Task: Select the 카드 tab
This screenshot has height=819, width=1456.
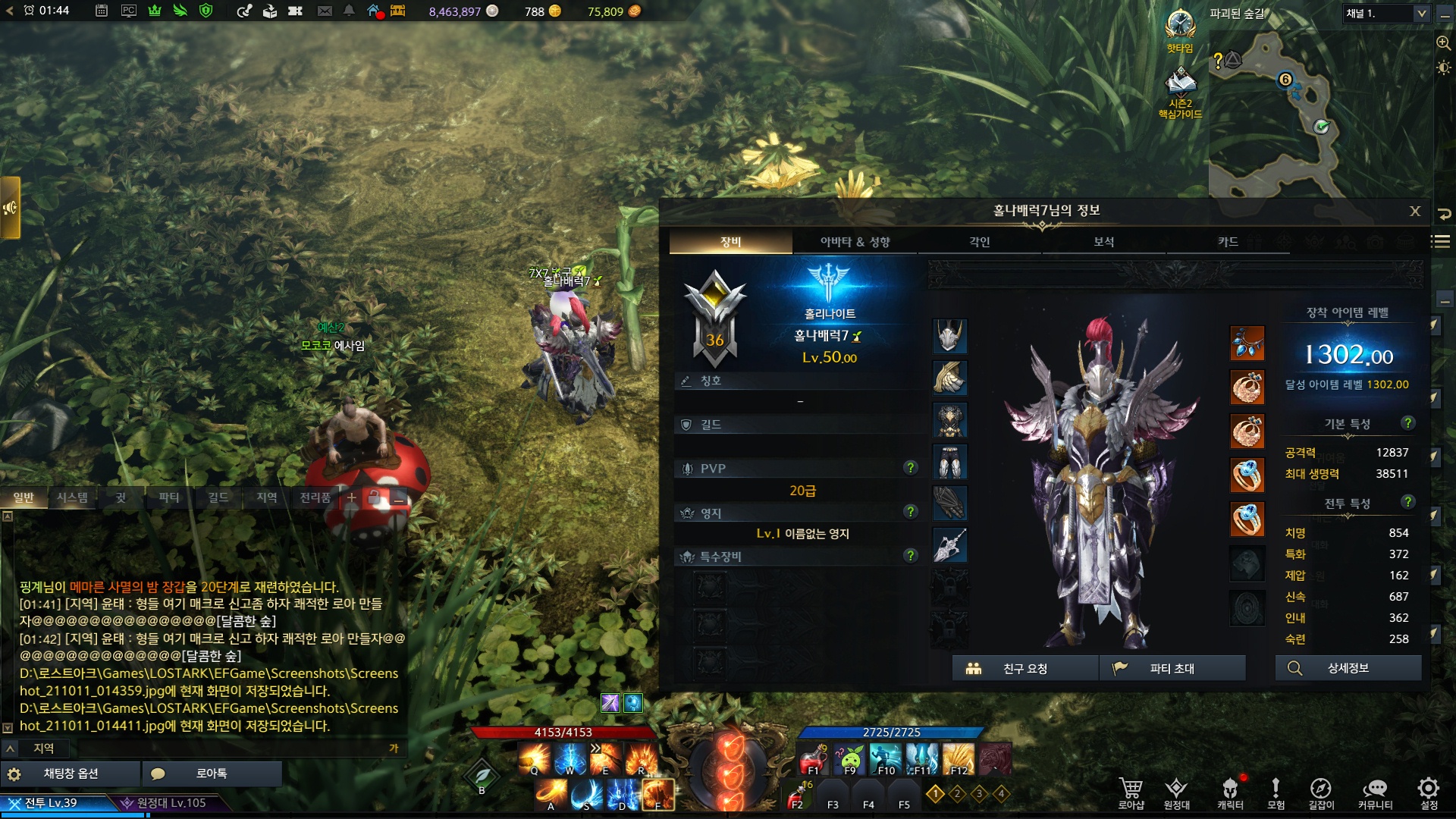Action: tap(1228, 242)
